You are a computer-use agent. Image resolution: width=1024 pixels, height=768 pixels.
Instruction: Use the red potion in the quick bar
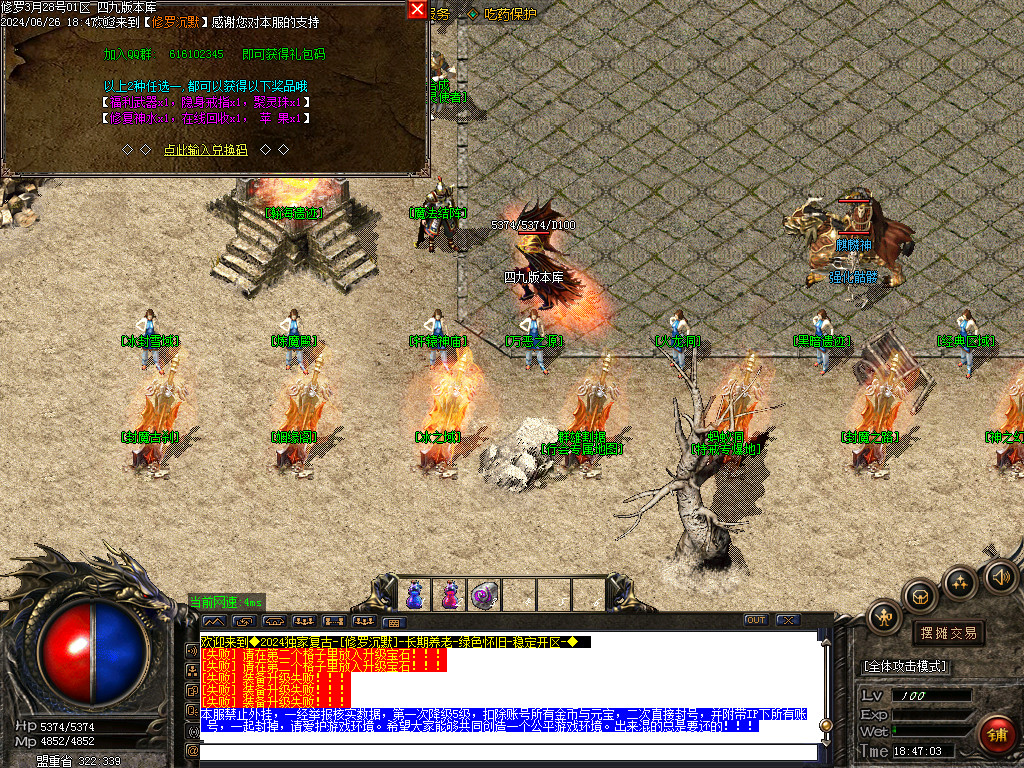(x=449, y=595)
